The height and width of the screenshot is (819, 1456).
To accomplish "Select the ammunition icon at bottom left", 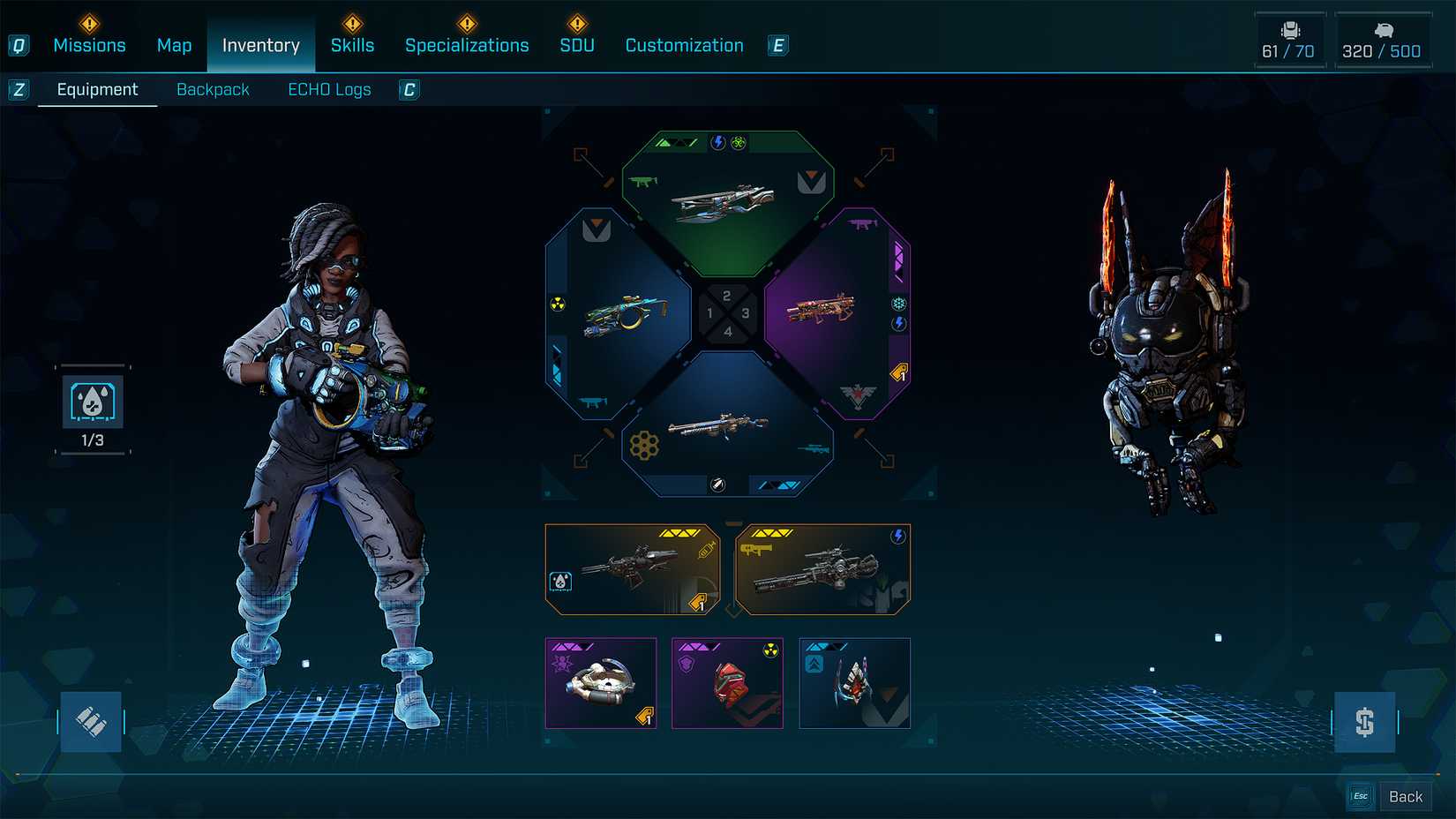I will [91, 721].
